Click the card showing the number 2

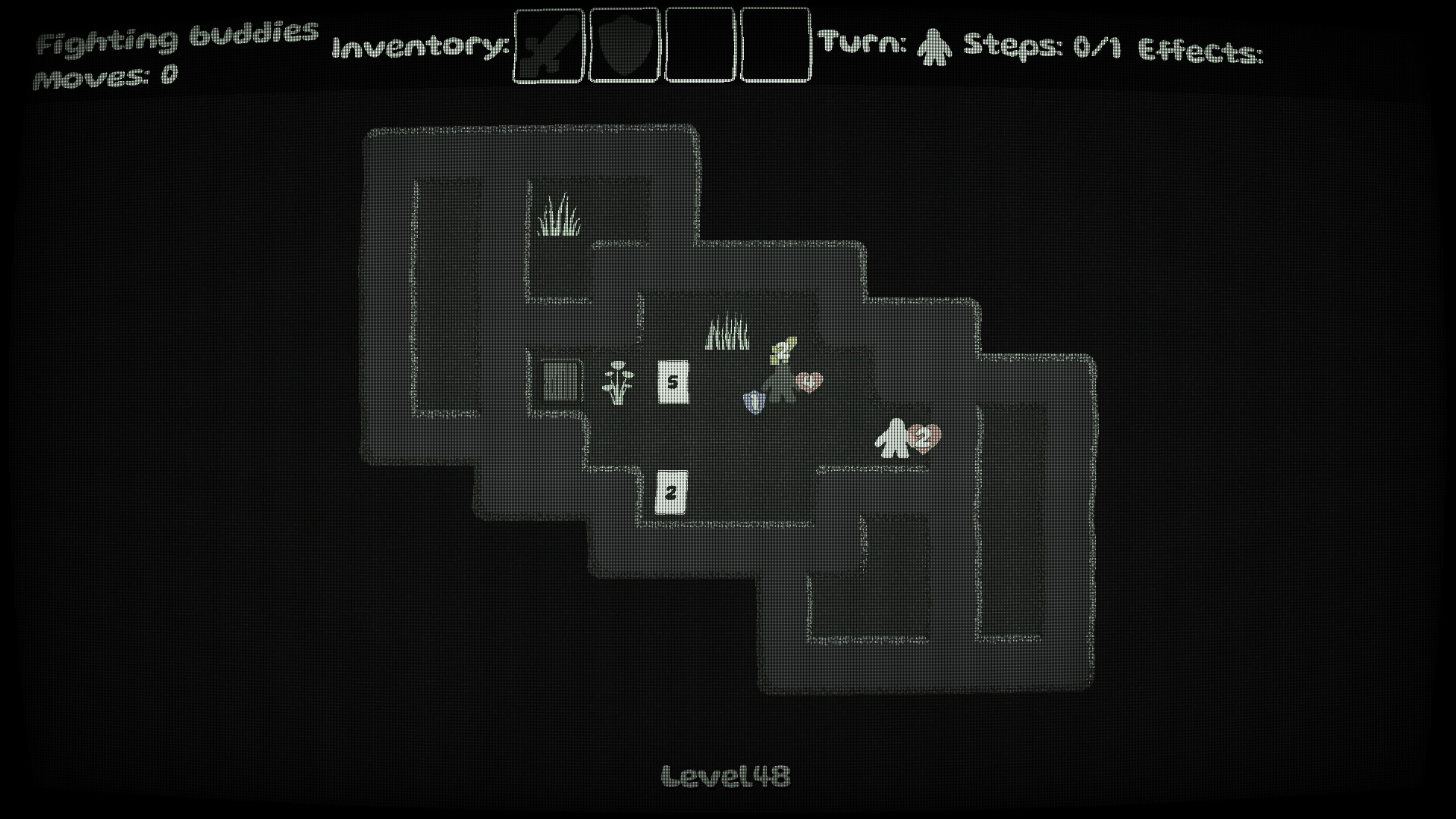[670, 494]
